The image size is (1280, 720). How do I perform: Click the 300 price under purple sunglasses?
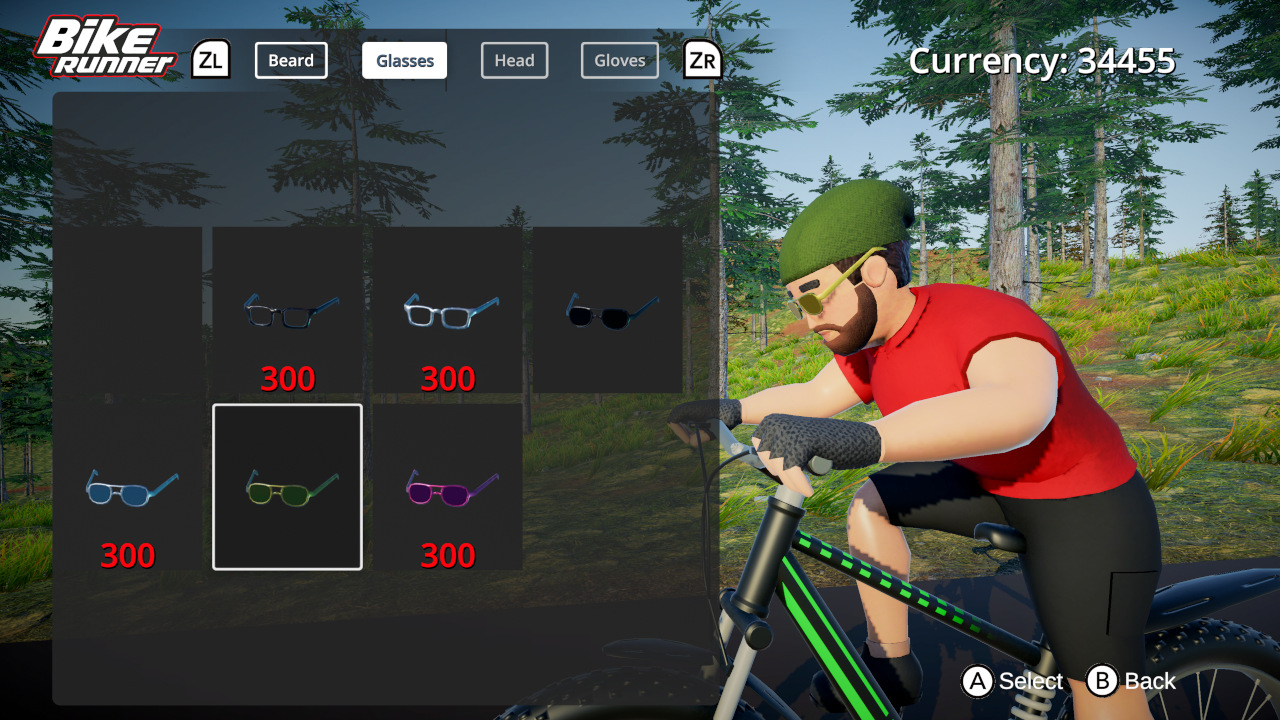447,553
